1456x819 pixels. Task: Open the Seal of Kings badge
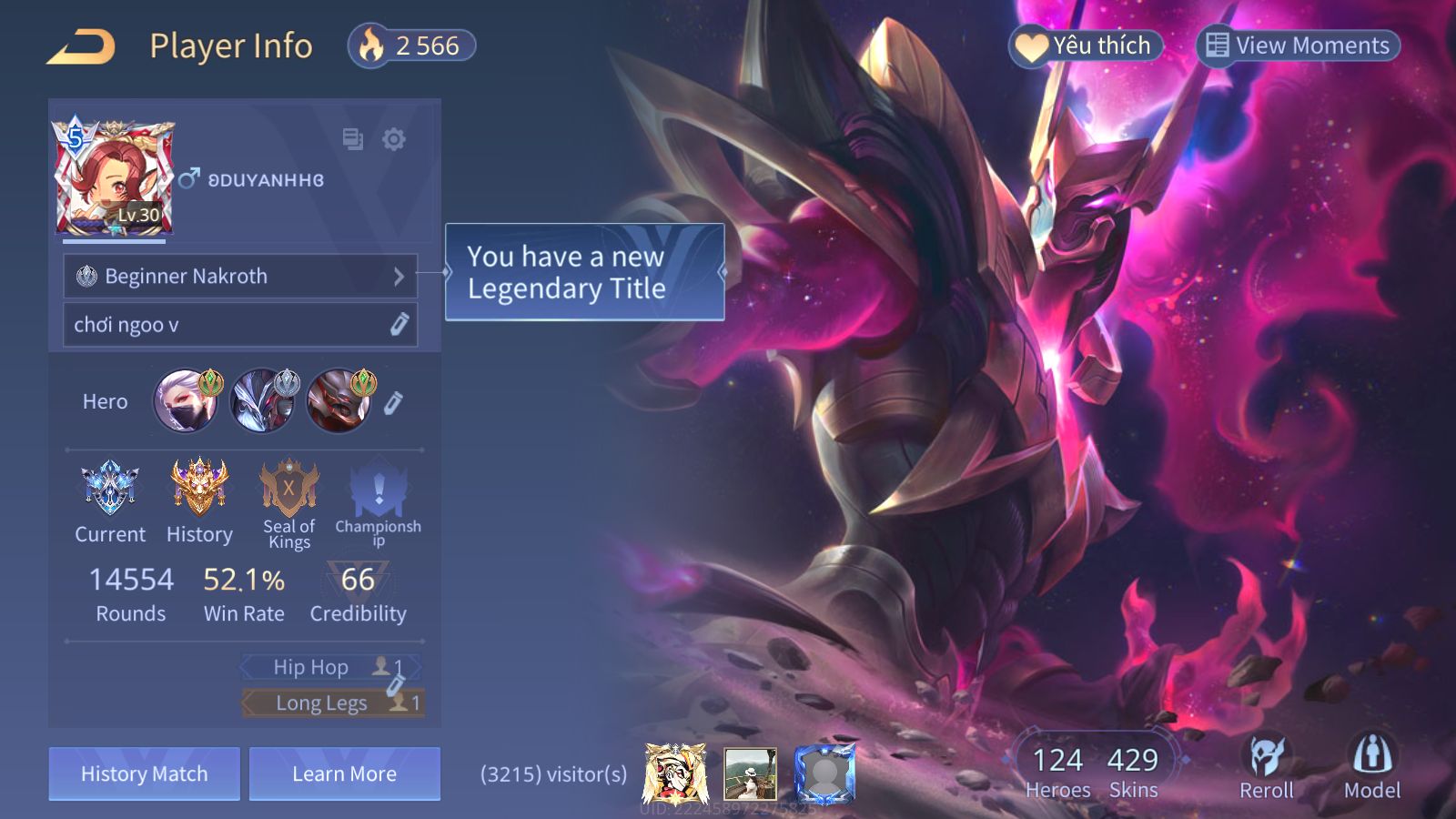pos(288,502)
